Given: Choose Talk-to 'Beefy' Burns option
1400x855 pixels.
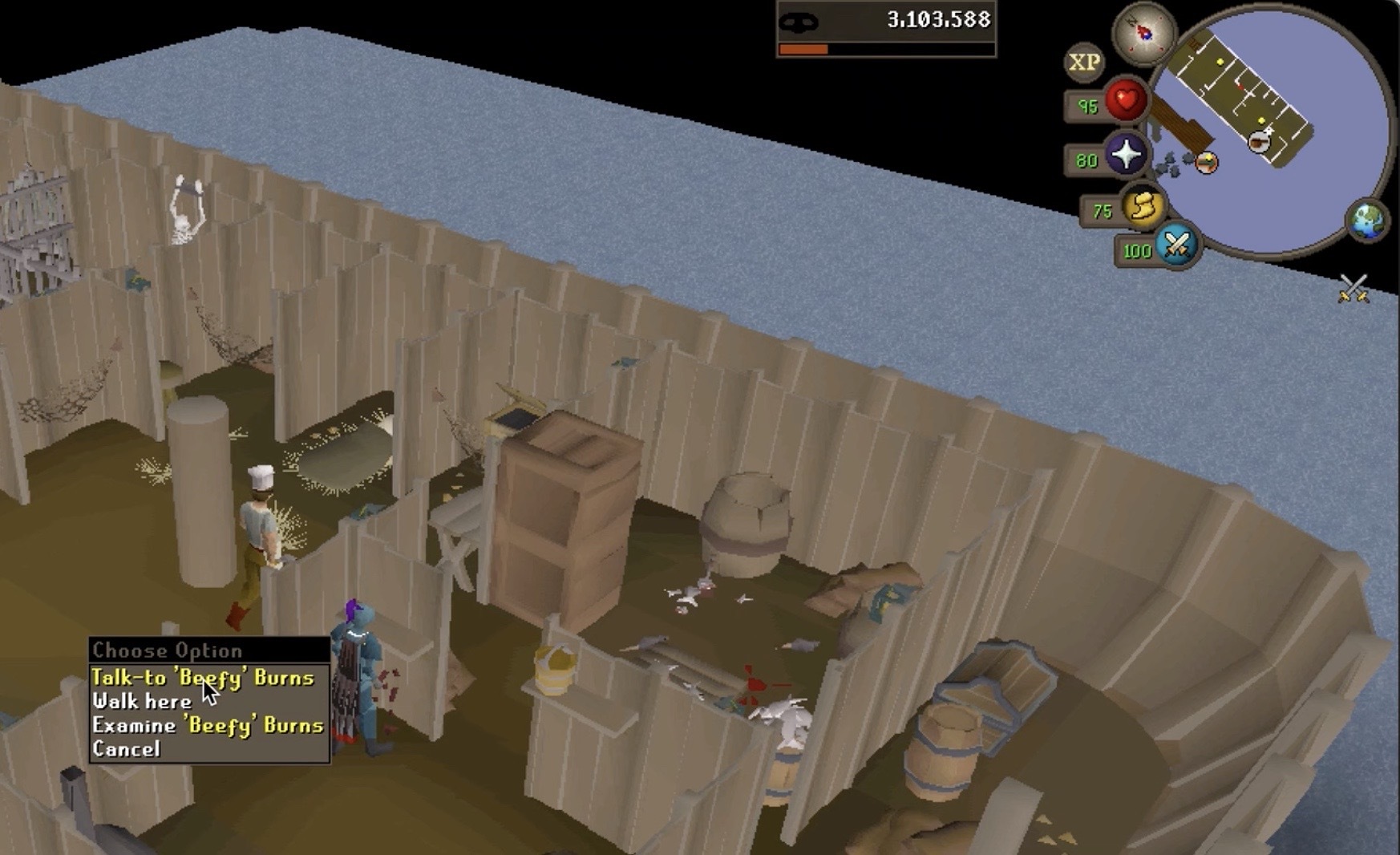Looking at the screenshot, I should point(202,678).
